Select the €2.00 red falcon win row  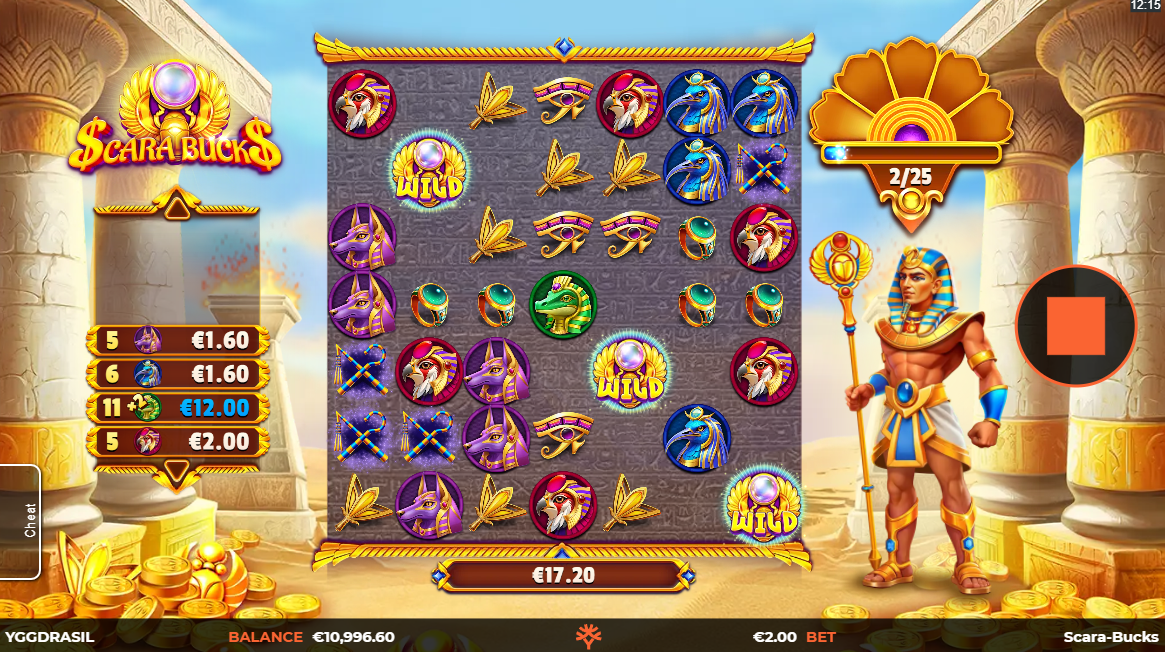pyautogui.click(x=179, y=441)
